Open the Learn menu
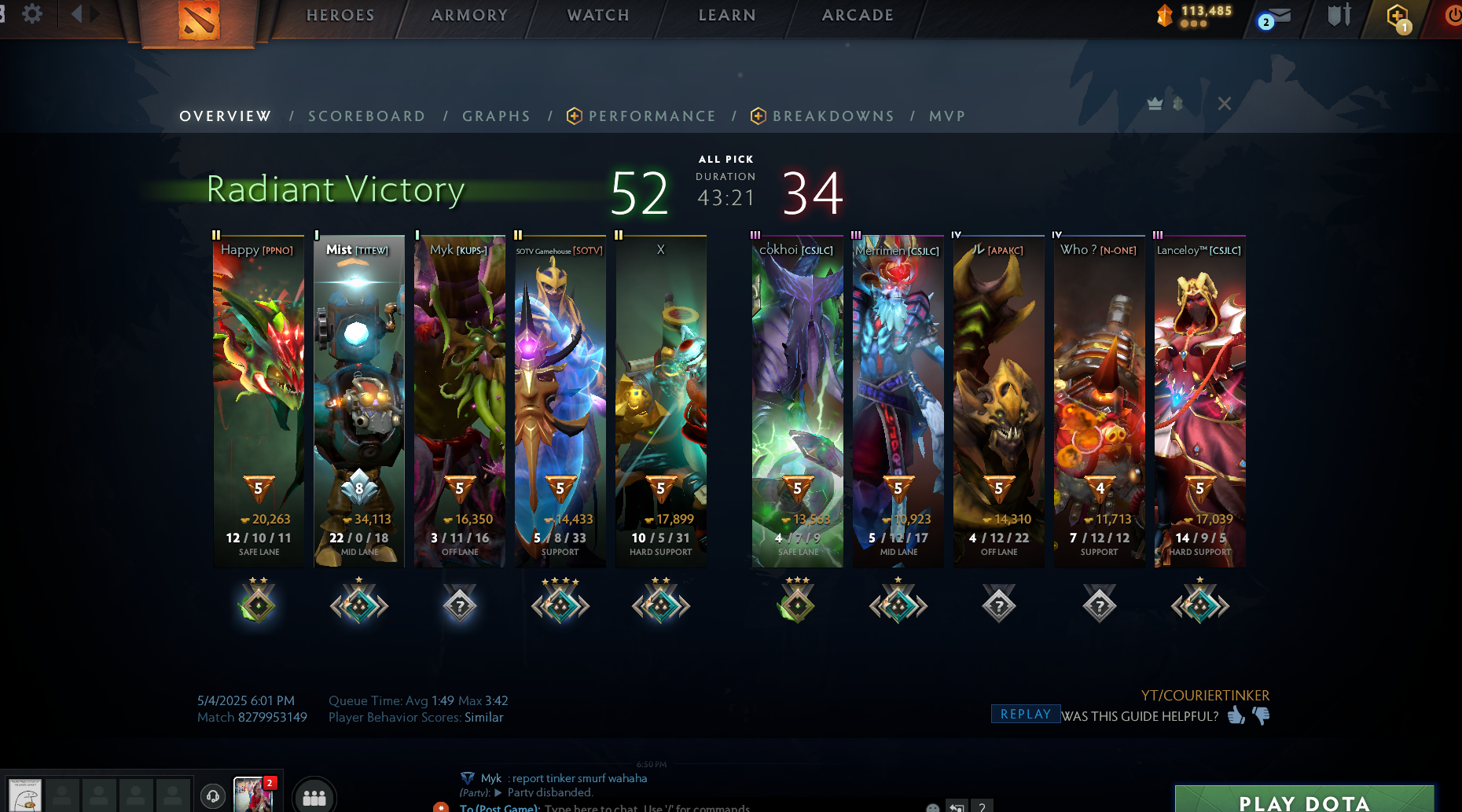 point(727,15)
